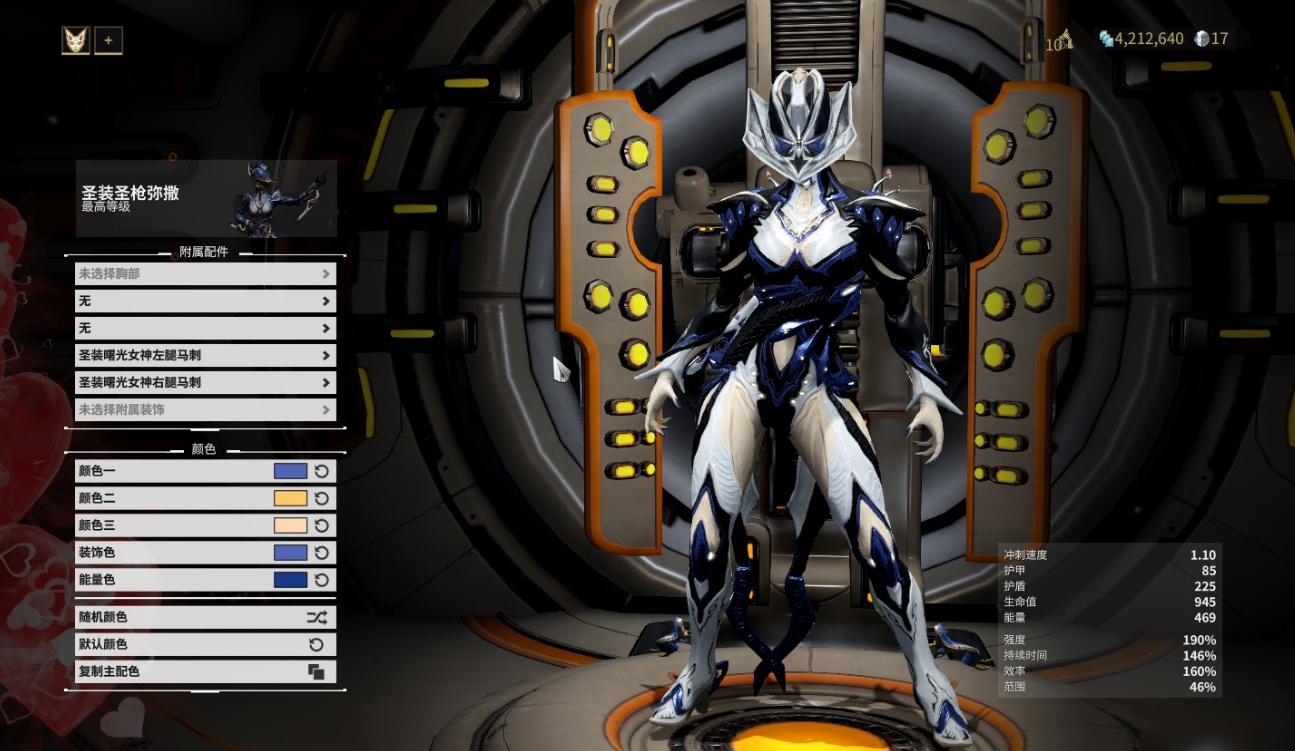Edit the 装饰色 accent color swatch
The width and height of the screenshot is (1295, 751).
click(290, 552)
